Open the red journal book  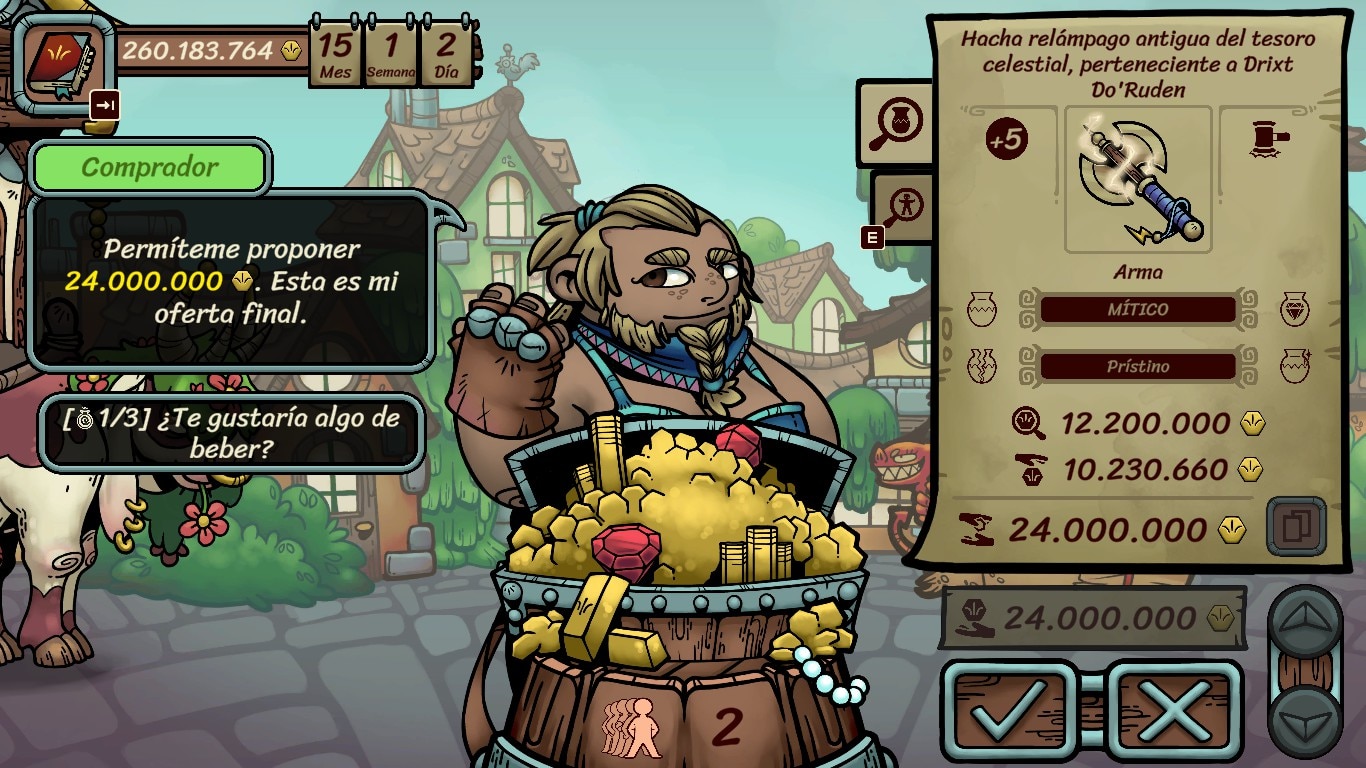(61, 60)
